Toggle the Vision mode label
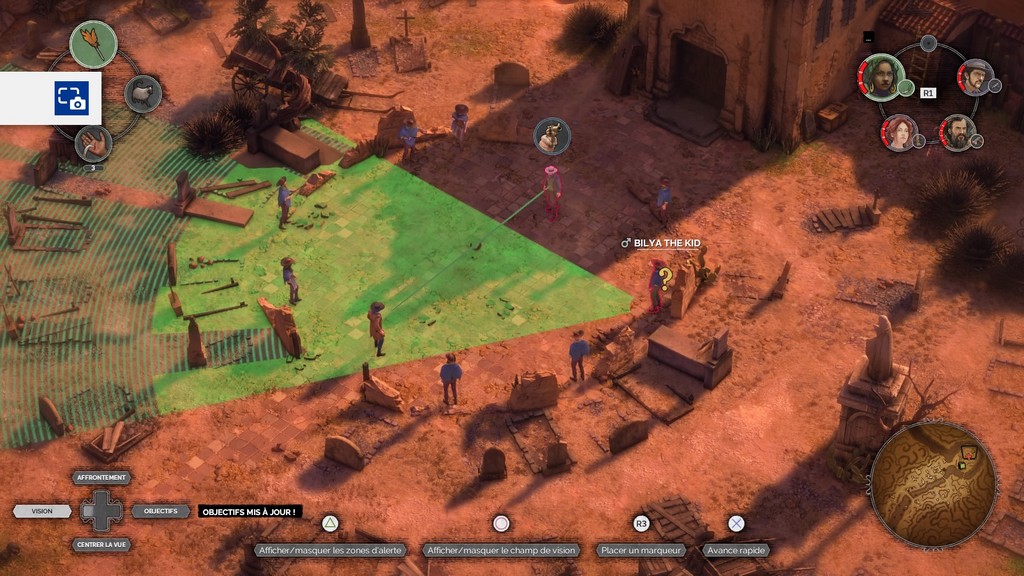Image resolution: width=1024 pixels, height=576 pixels. pos(42,511)
